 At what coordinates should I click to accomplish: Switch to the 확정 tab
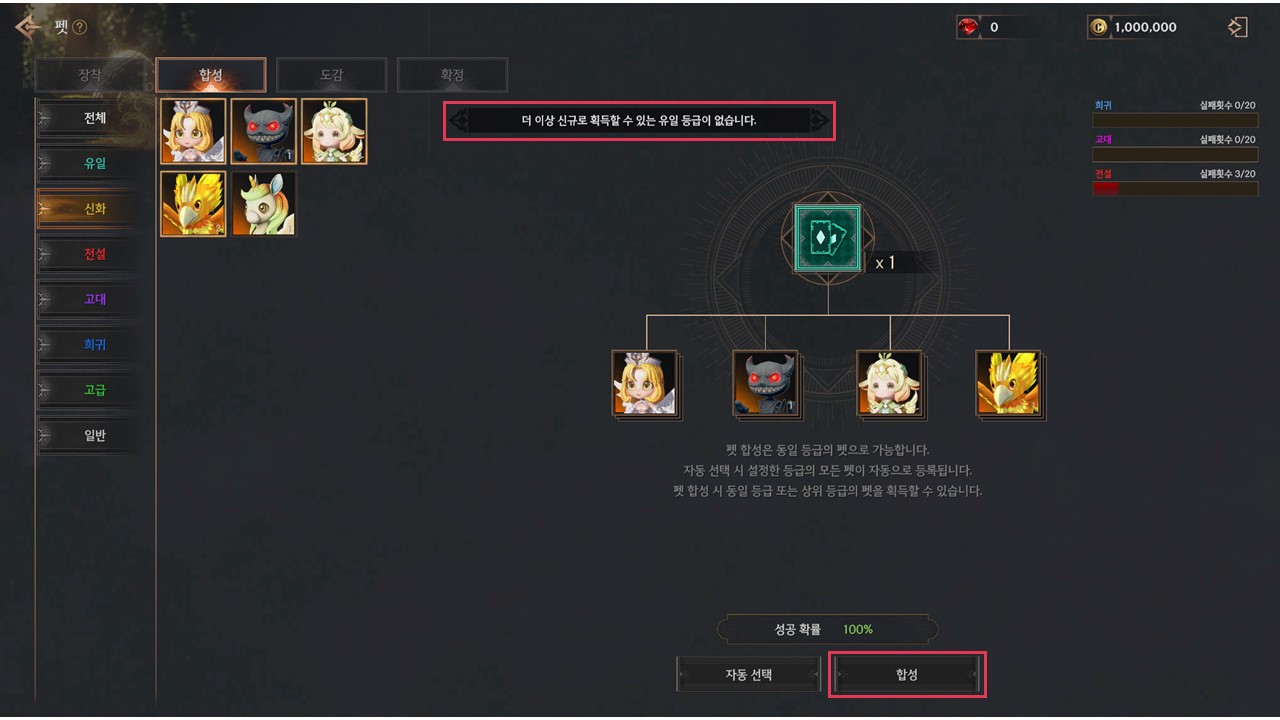coord(452,75)
